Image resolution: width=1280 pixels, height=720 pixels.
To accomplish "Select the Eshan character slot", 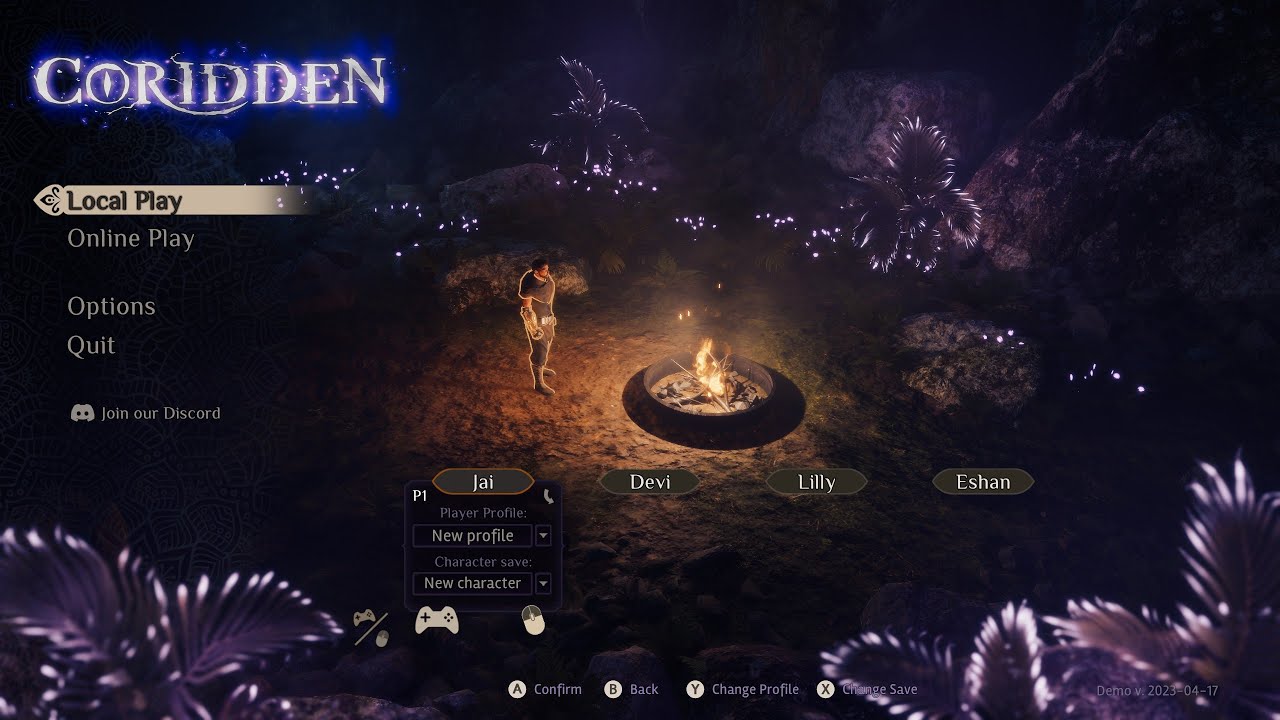I will 983,482.
